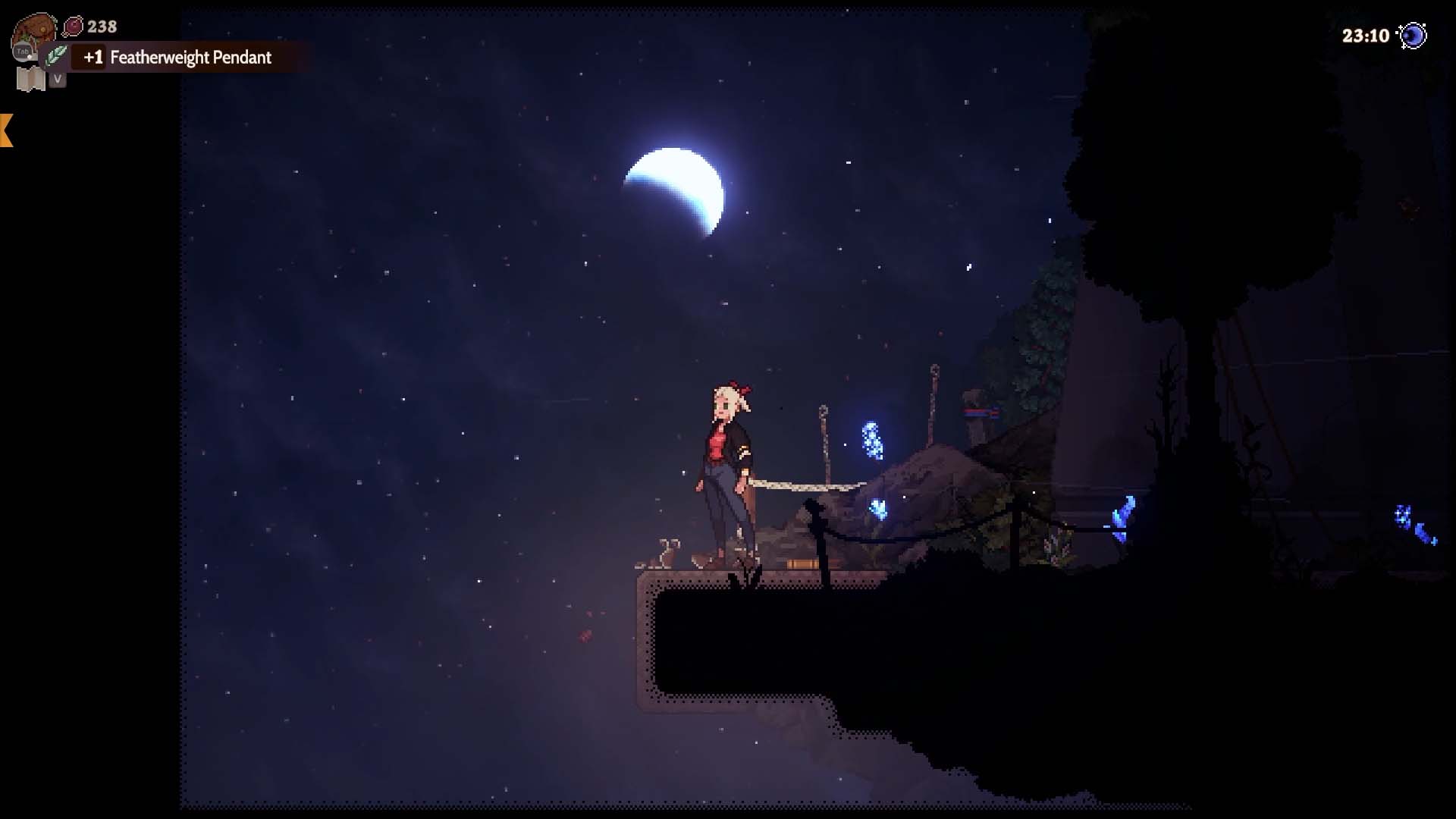This screenshot has width=1456, height=819.
Task: Click the crescent moon in the sky
Action: pyautogui.click(x=675, y=186)
